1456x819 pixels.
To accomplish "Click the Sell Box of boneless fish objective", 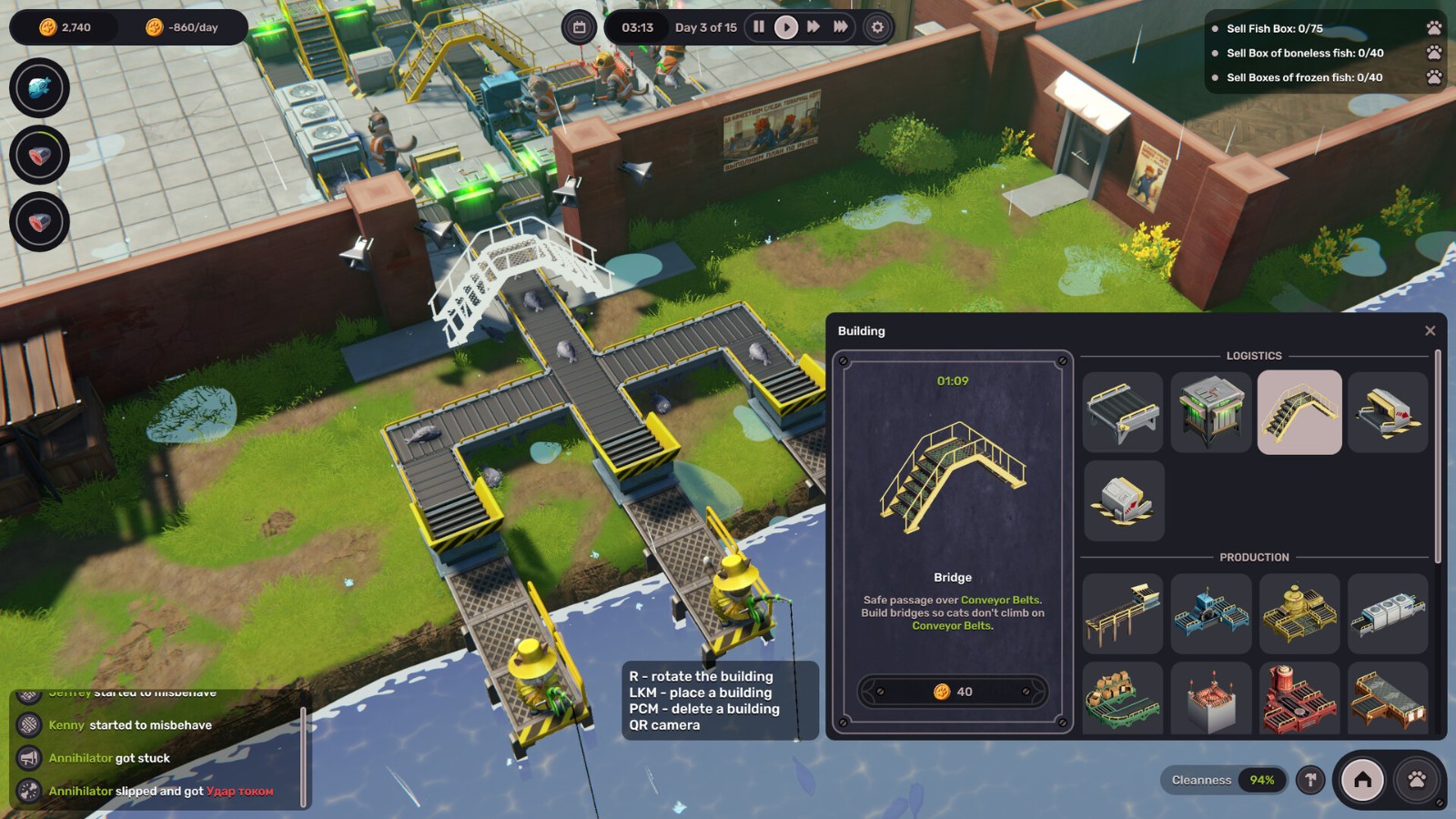I will (x=1304, y=53).
